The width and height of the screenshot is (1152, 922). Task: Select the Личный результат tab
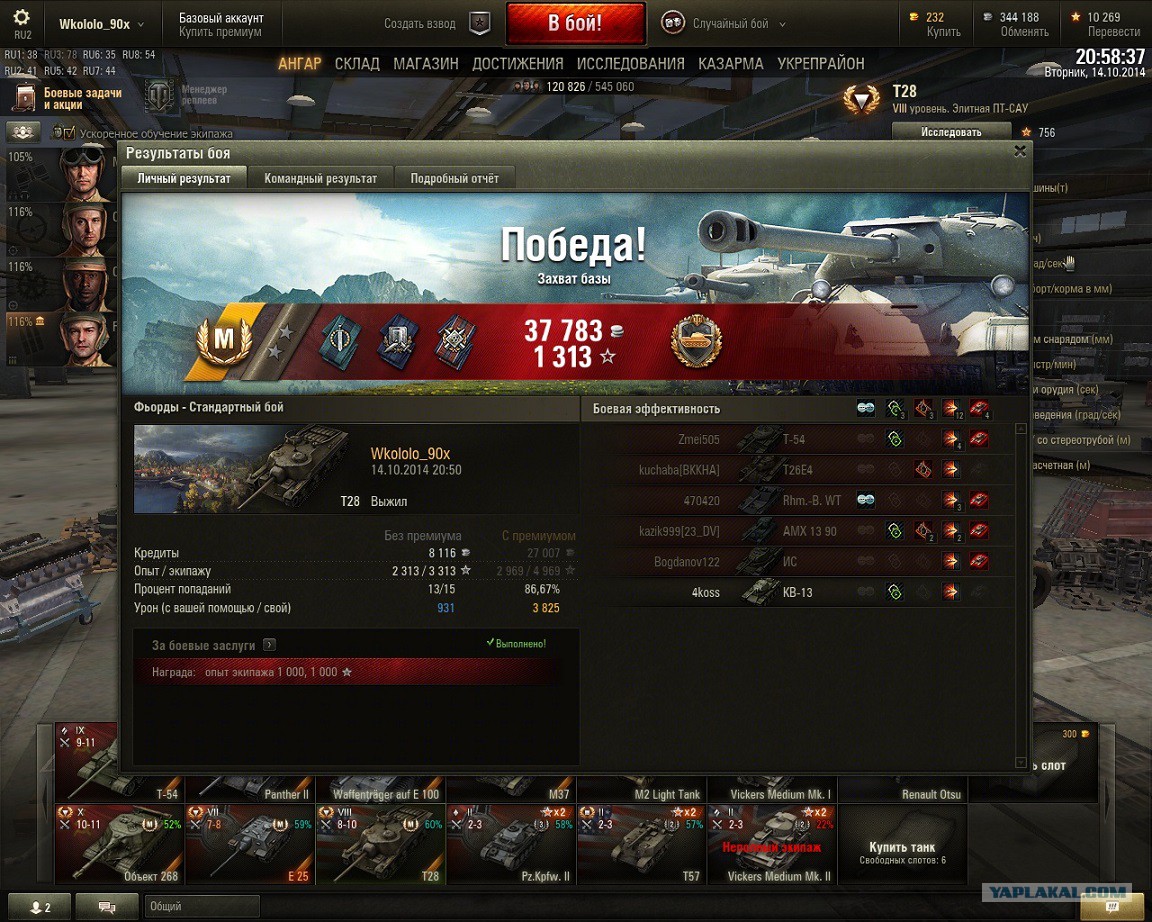point(184,178)
